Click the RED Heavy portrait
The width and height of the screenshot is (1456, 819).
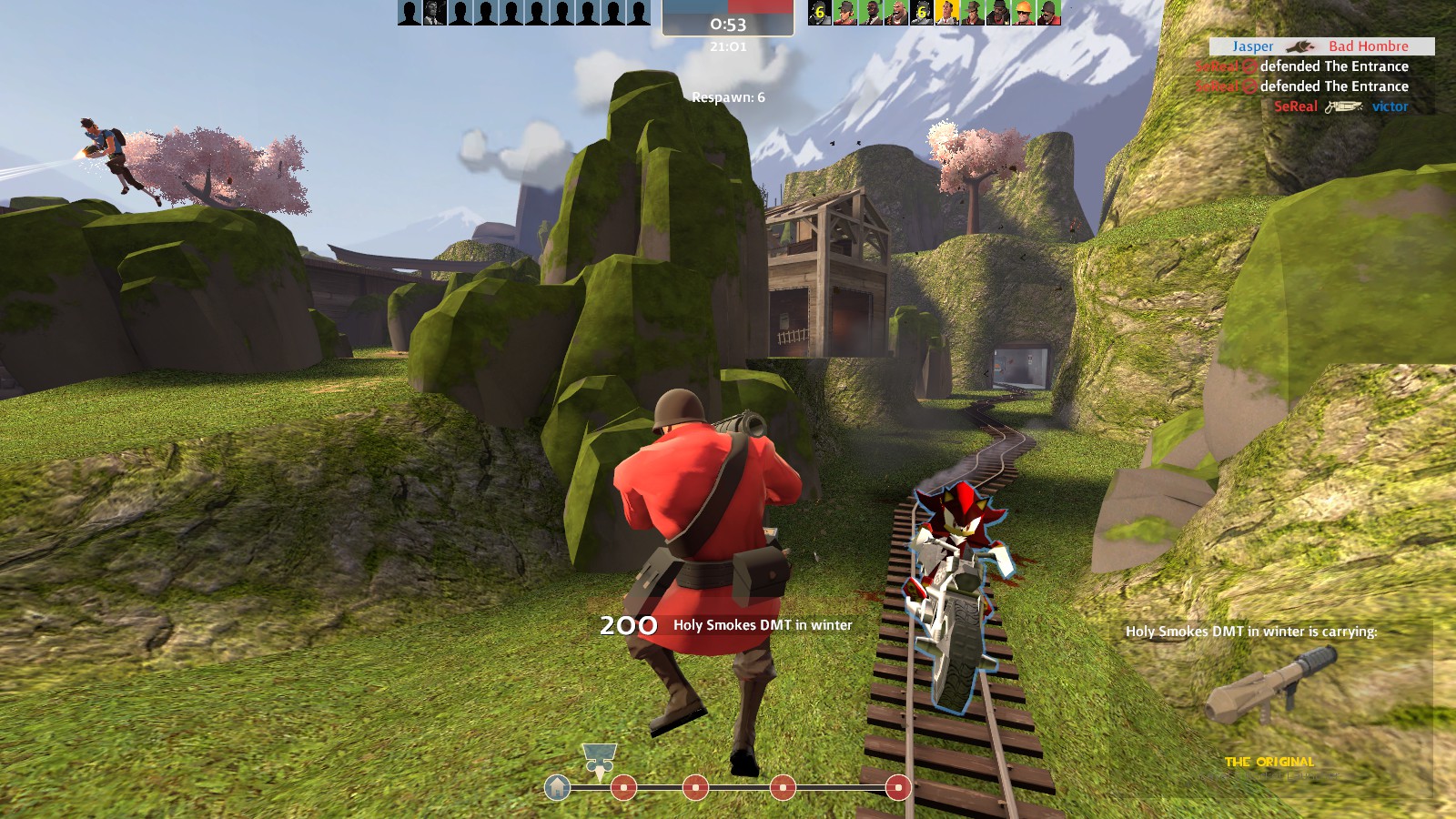pyautogui.click(x=896, y=12)
